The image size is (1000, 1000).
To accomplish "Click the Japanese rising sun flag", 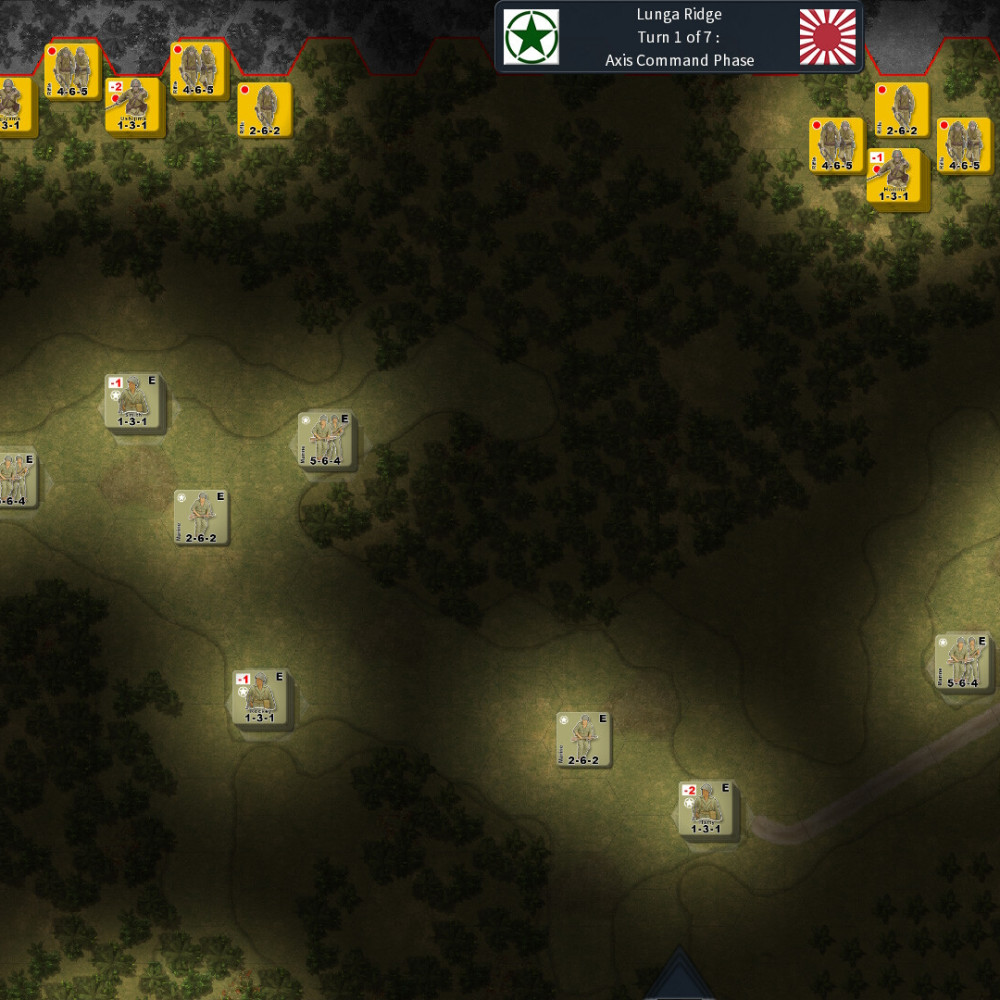I will point(828,37).
